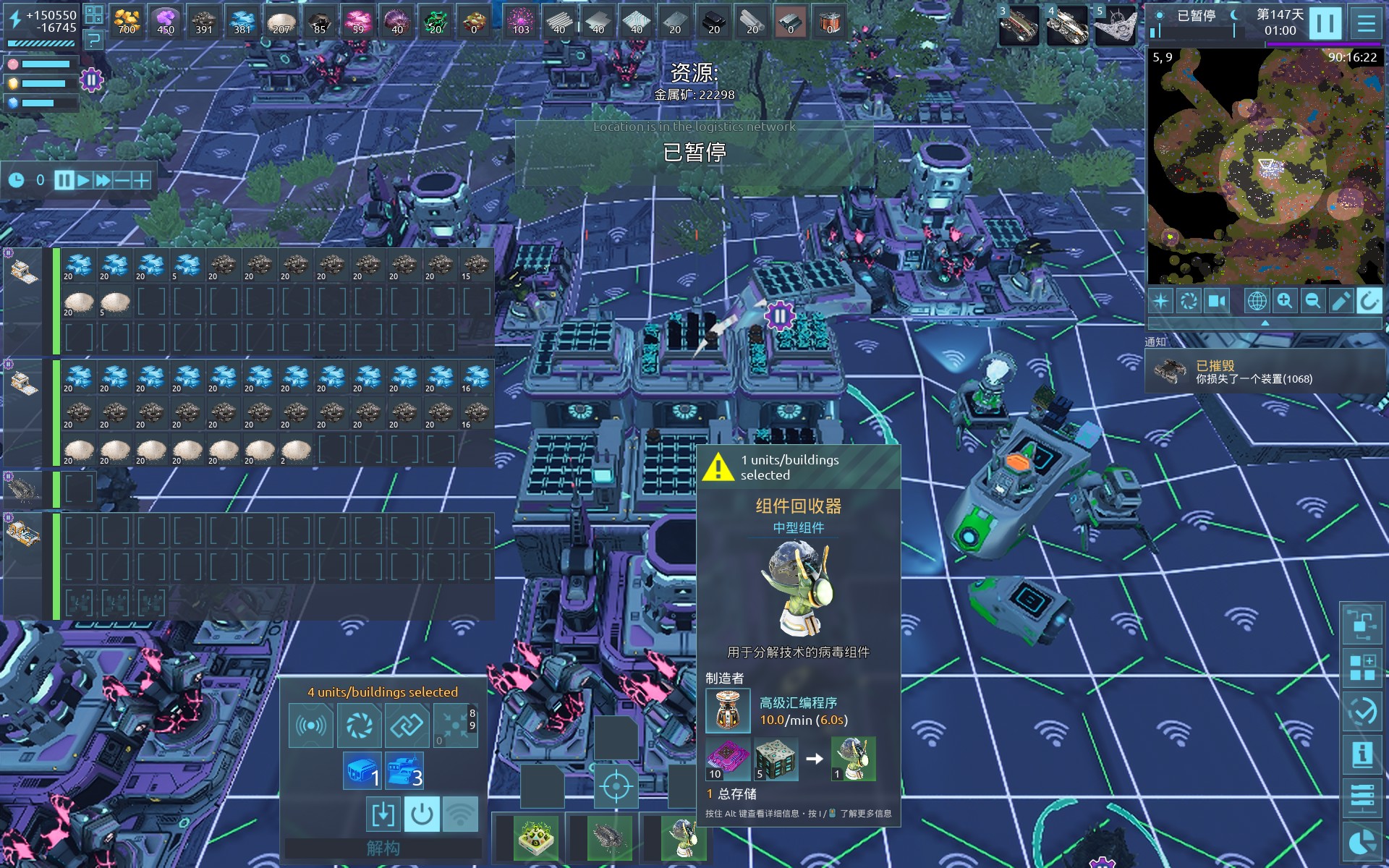Click the crosshair target button
Image resolution: width=1389 pixels, height=868 pixels.
pos(616,786)
